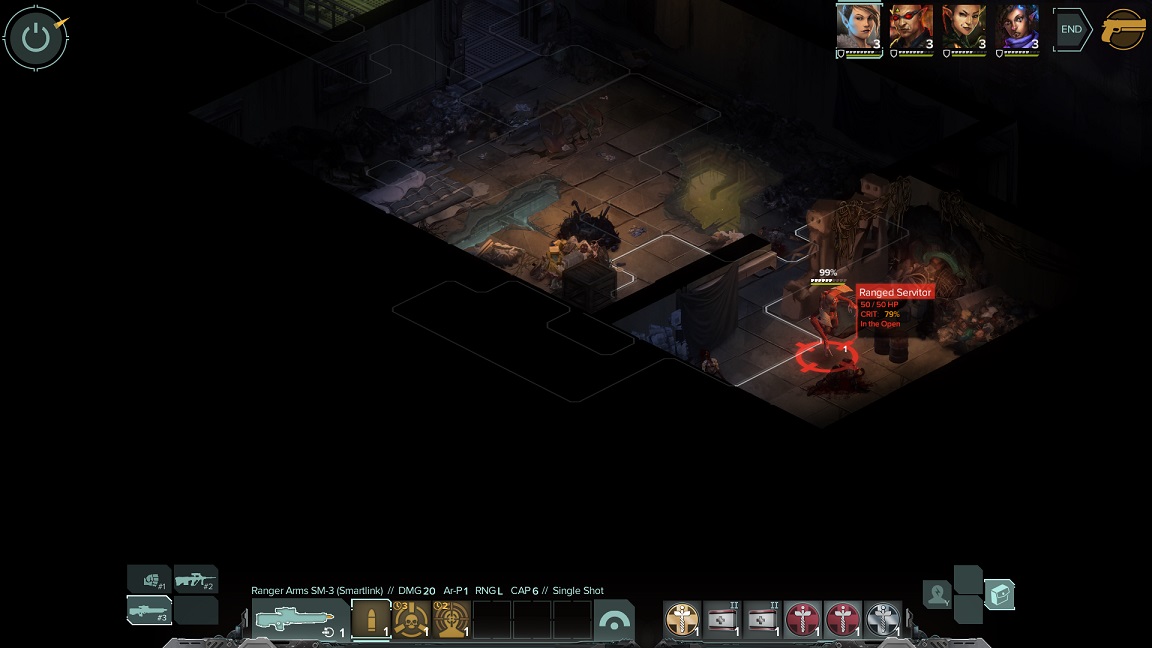Screen dimensions: 1152x648
Task: Open the power menu button
Action: [36, 38]
